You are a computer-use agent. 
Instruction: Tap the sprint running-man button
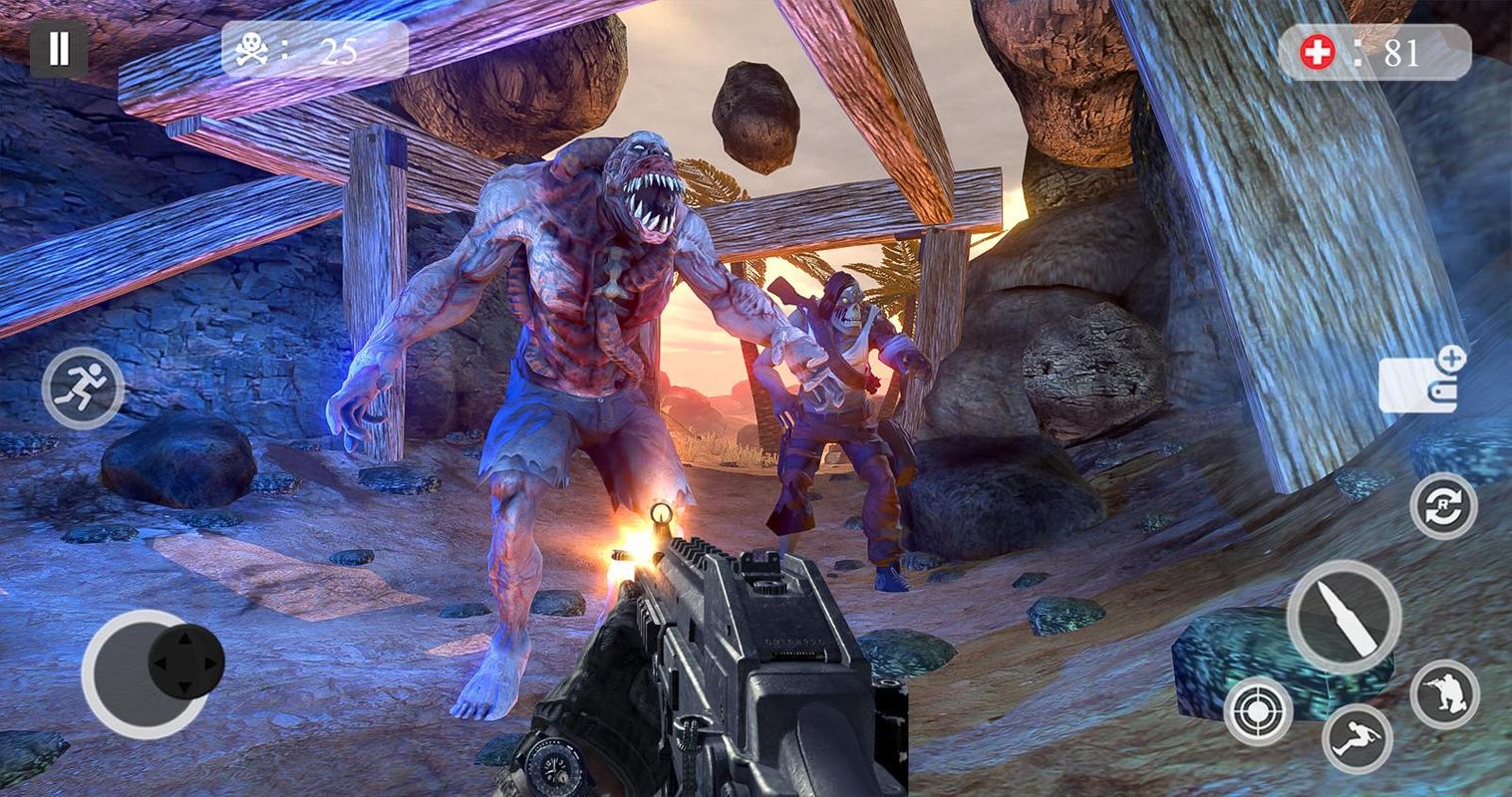(83, 389)
